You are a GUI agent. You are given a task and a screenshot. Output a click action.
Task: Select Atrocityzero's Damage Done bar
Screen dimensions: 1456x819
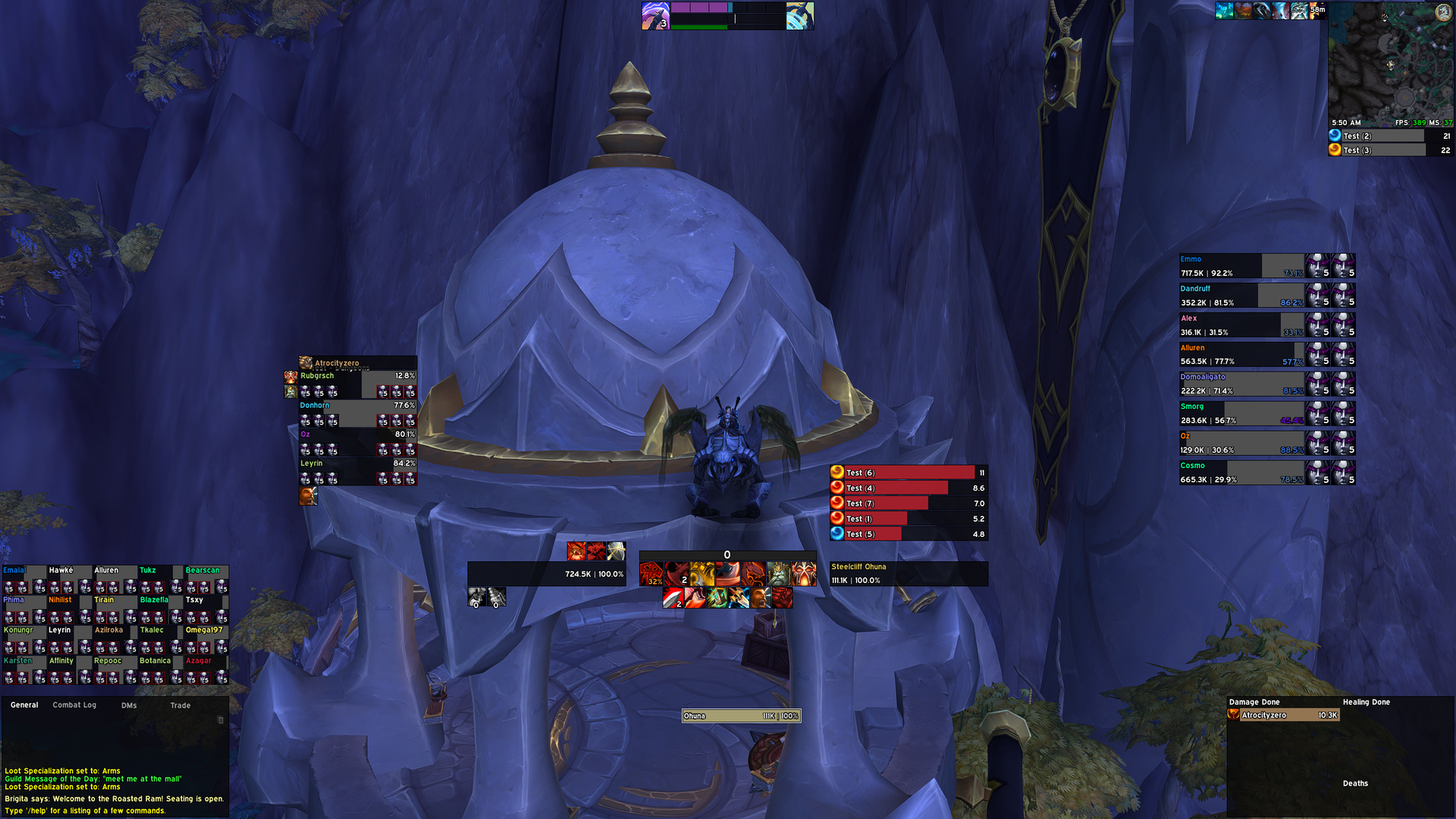(x=1283, y=715)
